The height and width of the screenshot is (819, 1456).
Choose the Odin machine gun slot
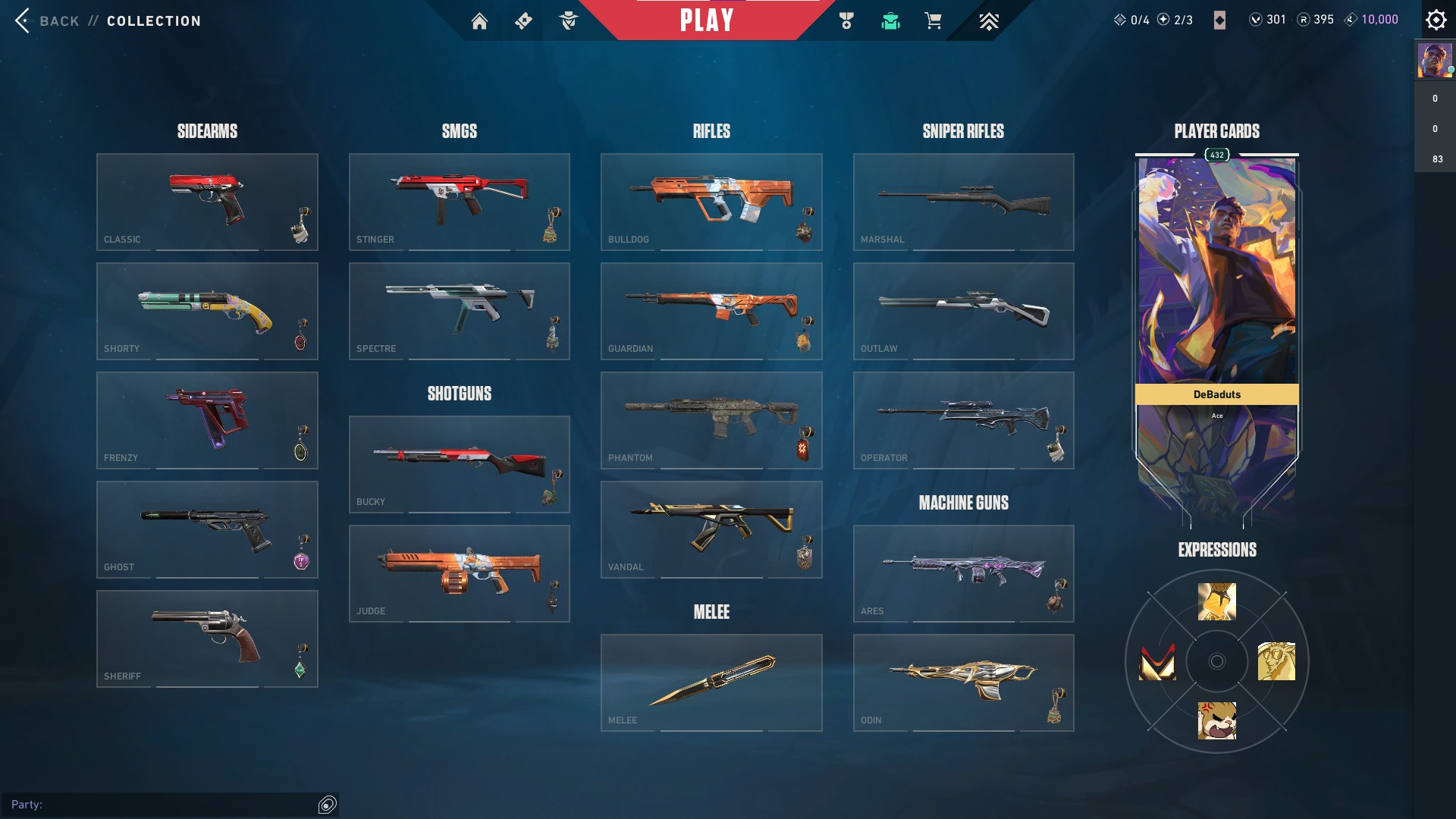coord(963,682)
